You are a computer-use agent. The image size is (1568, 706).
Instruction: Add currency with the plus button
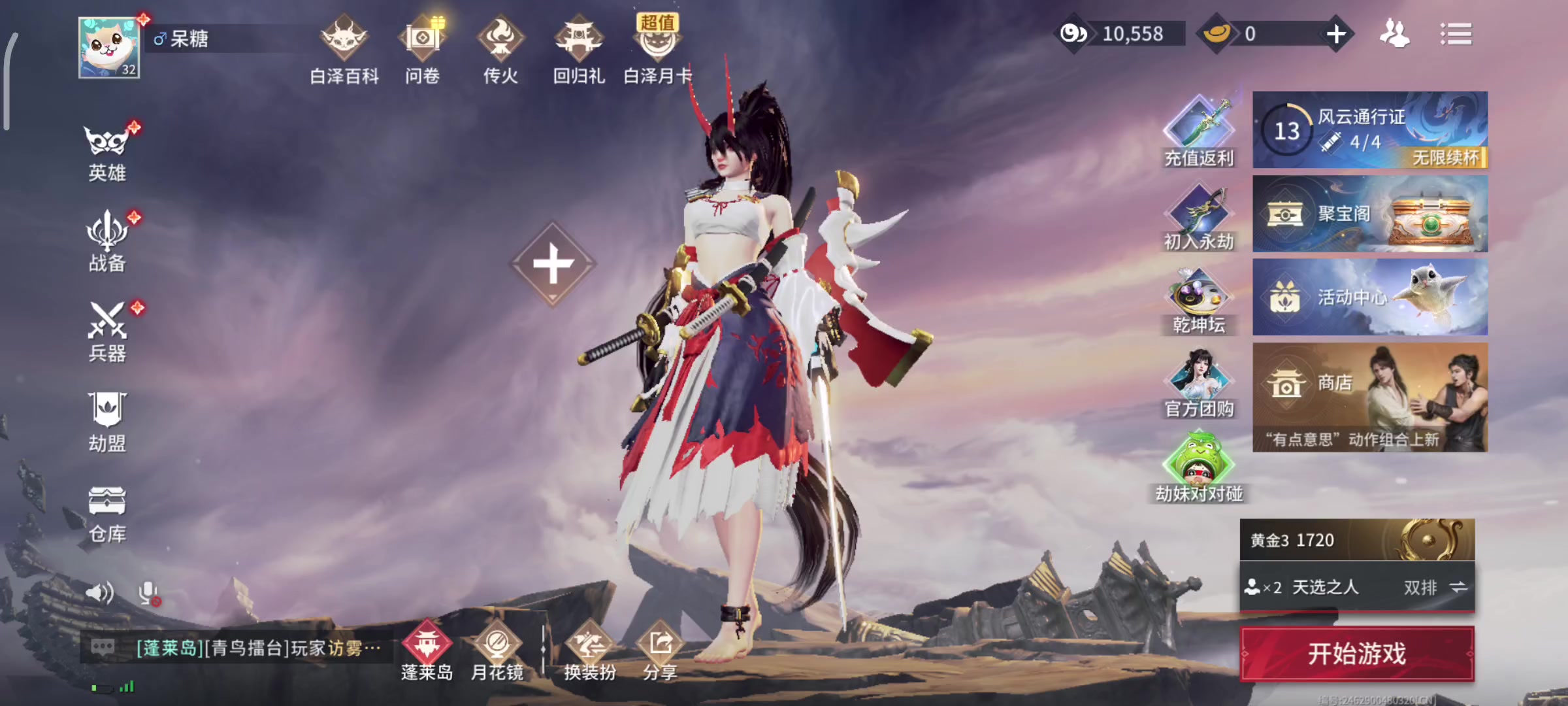point(1336,34)
